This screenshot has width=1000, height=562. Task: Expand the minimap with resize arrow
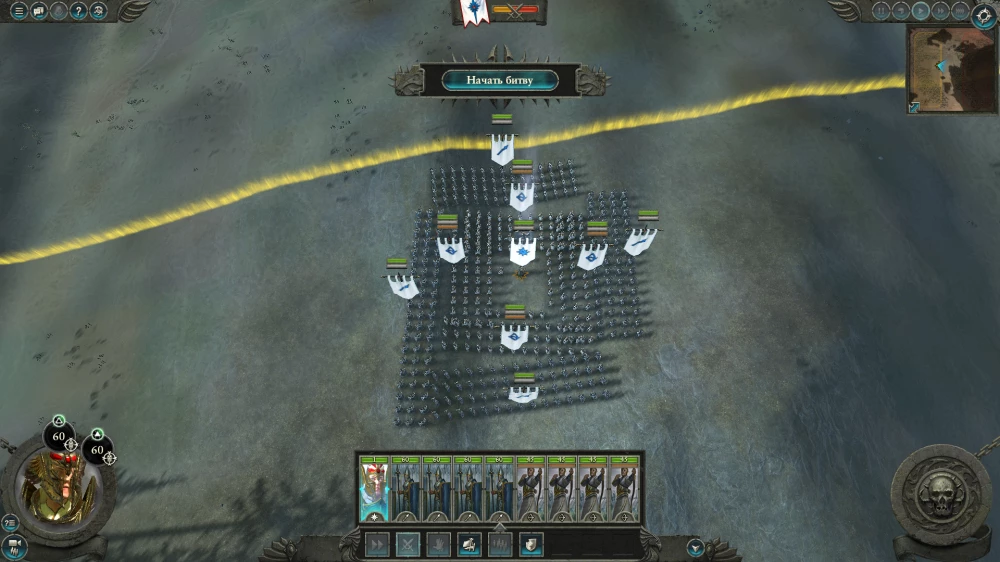[914, 106]
